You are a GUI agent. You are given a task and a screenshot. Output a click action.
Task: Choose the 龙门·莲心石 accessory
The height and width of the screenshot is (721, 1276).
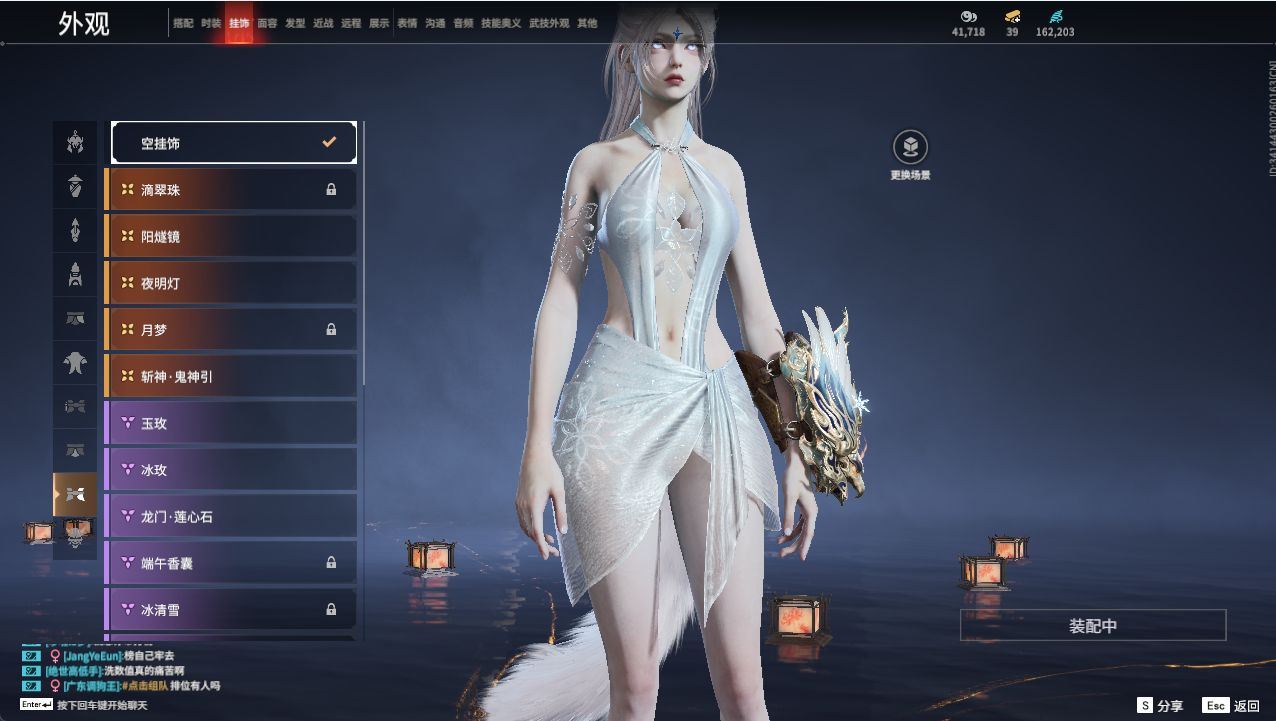[x=231, y=517]
